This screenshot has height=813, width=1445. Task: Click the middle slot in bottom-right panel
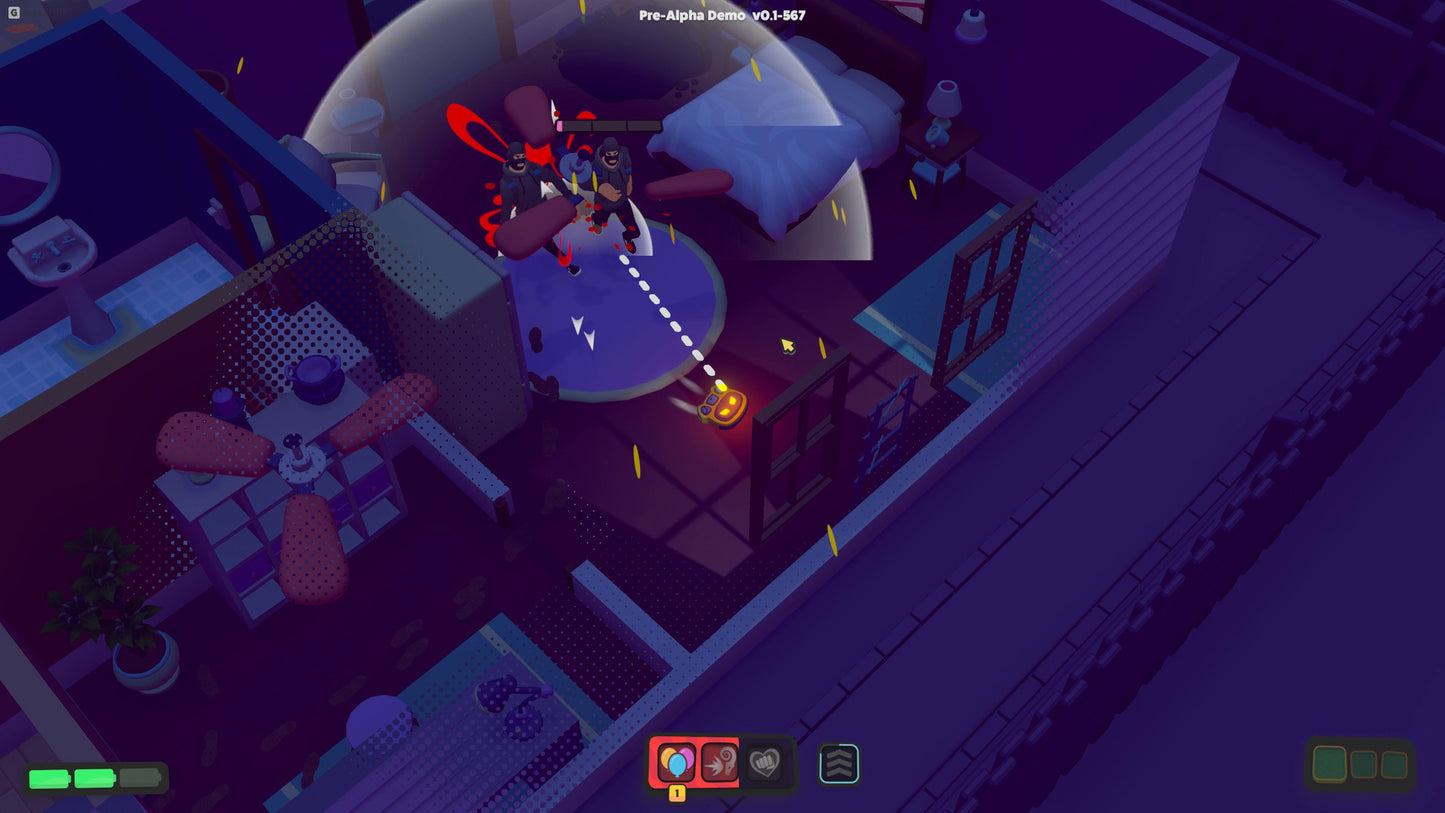[x=1362, y=763]
